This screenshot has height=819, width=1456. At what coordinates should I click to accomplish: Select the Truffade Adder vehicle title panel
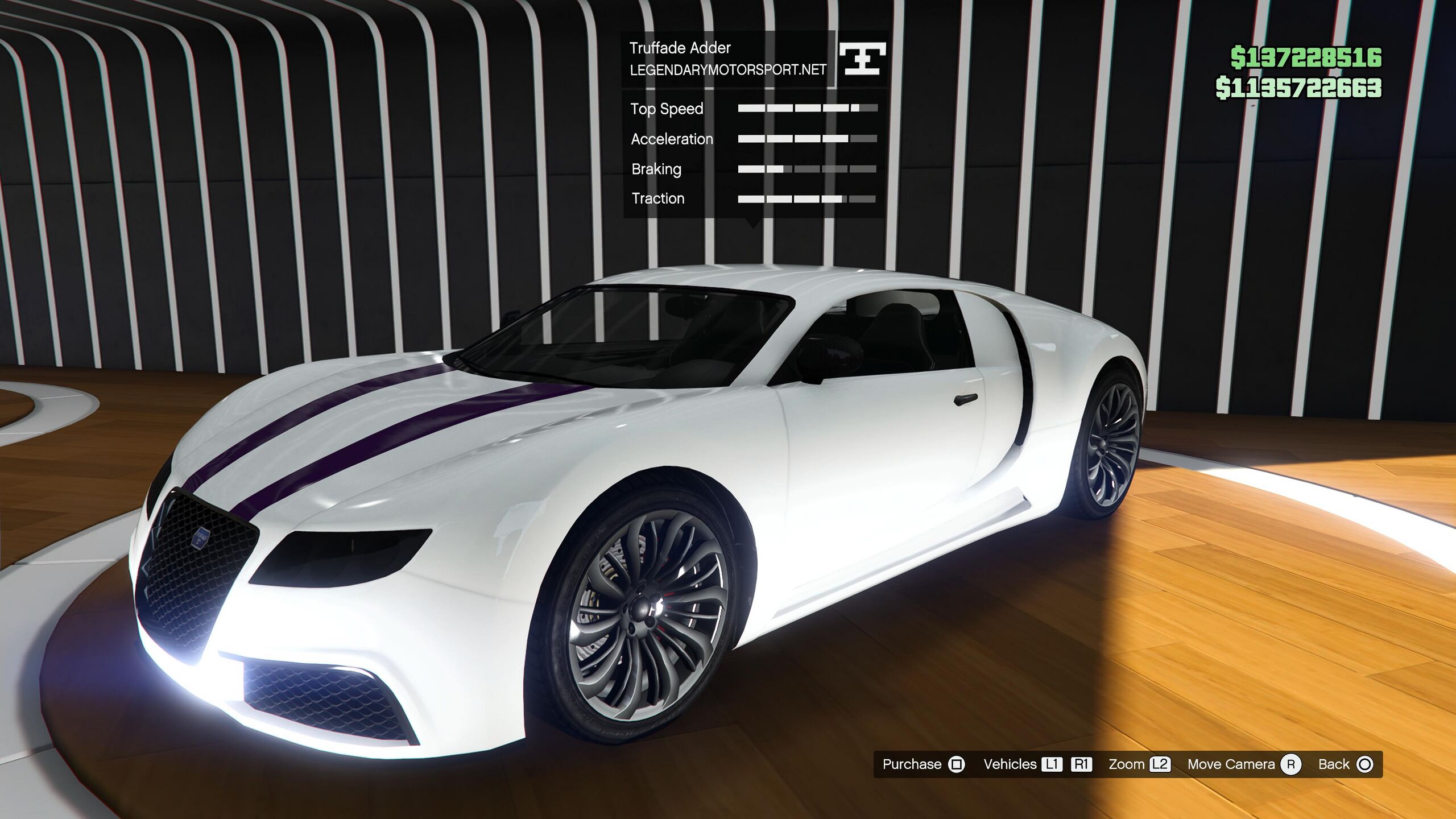tap(727, 59)
